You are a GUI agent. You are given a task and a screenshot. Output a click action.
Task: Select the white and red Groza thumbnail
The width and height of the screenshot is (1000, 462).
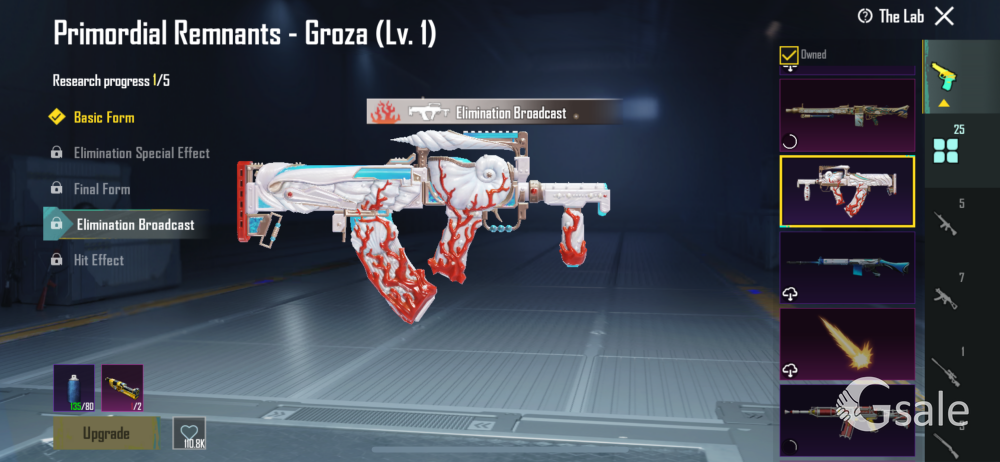pyautogui.click(x=847, y=191)
